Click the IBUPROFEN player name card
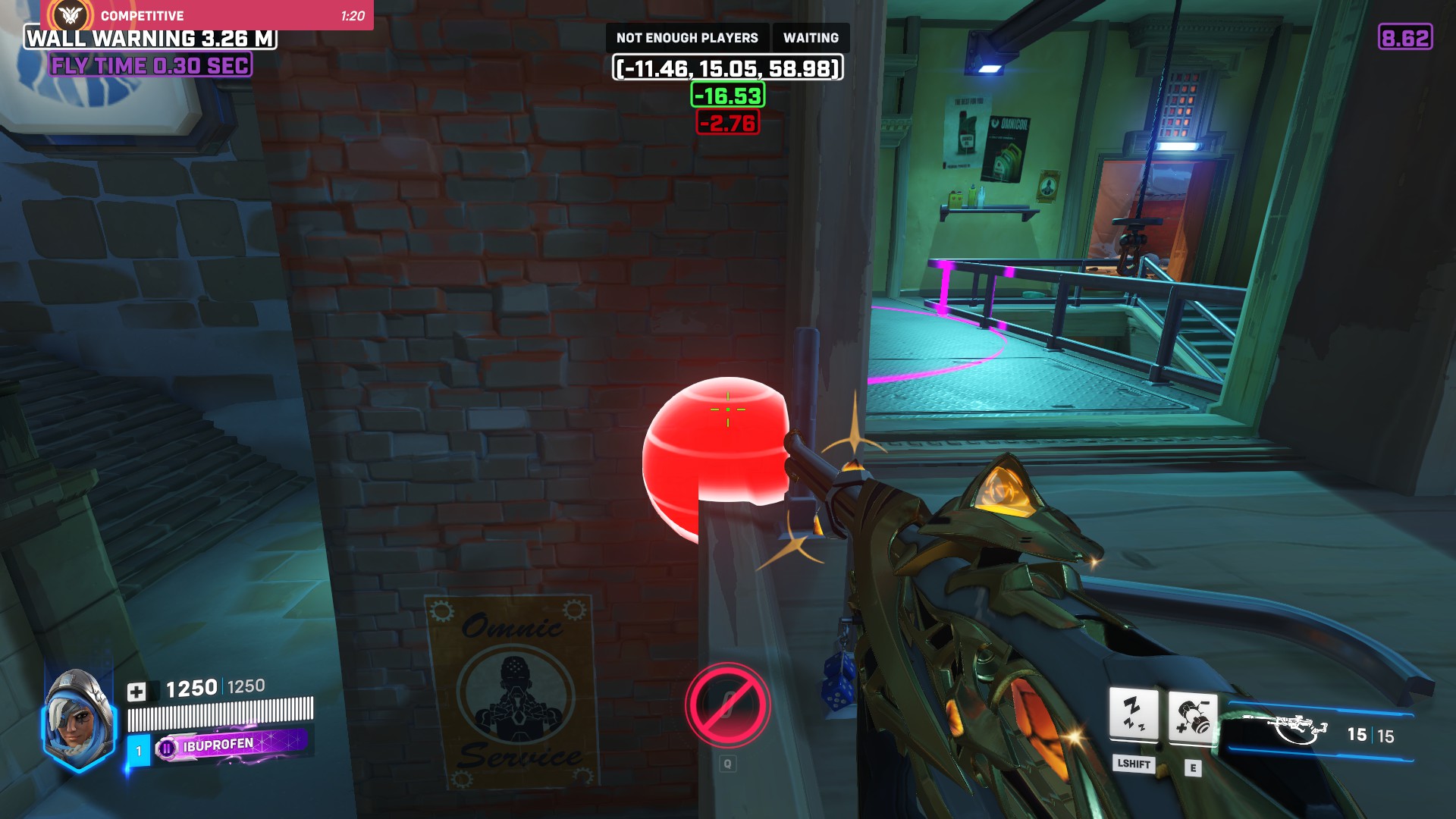Screen dimensions: 1456x819 [231, 745]
